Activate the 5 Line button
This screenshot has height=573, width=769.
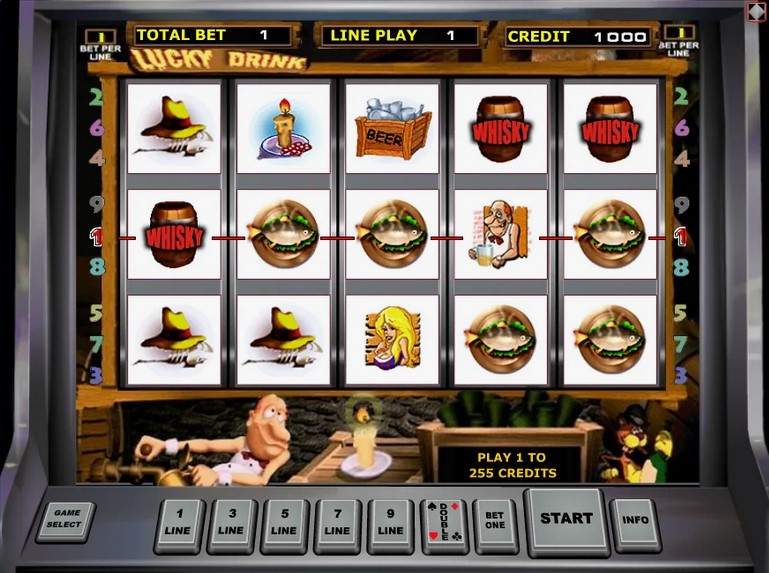pyautogui.click(x=284, y=523)
